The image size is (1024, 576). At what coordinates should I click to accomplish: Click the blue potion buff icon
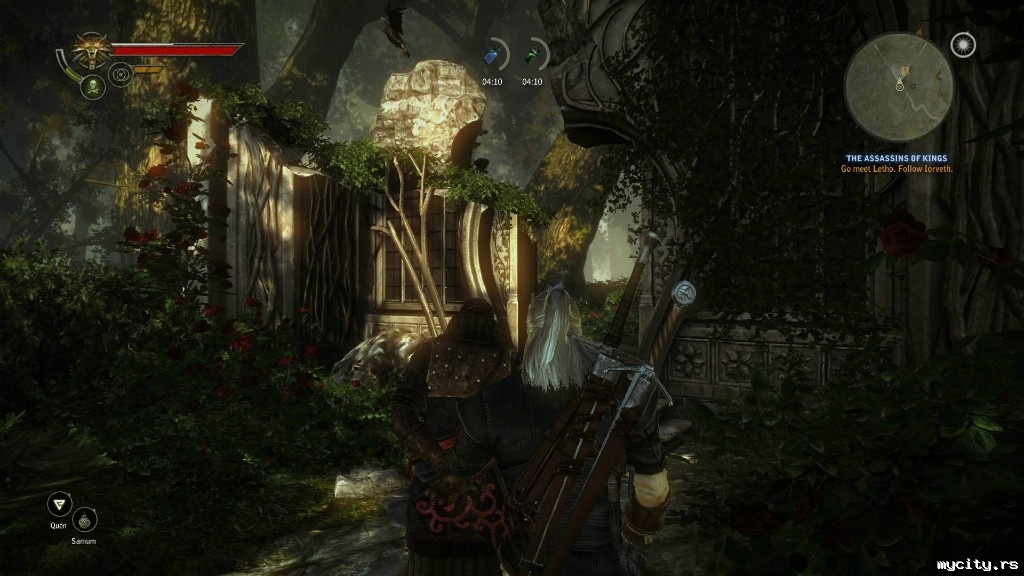492,56
